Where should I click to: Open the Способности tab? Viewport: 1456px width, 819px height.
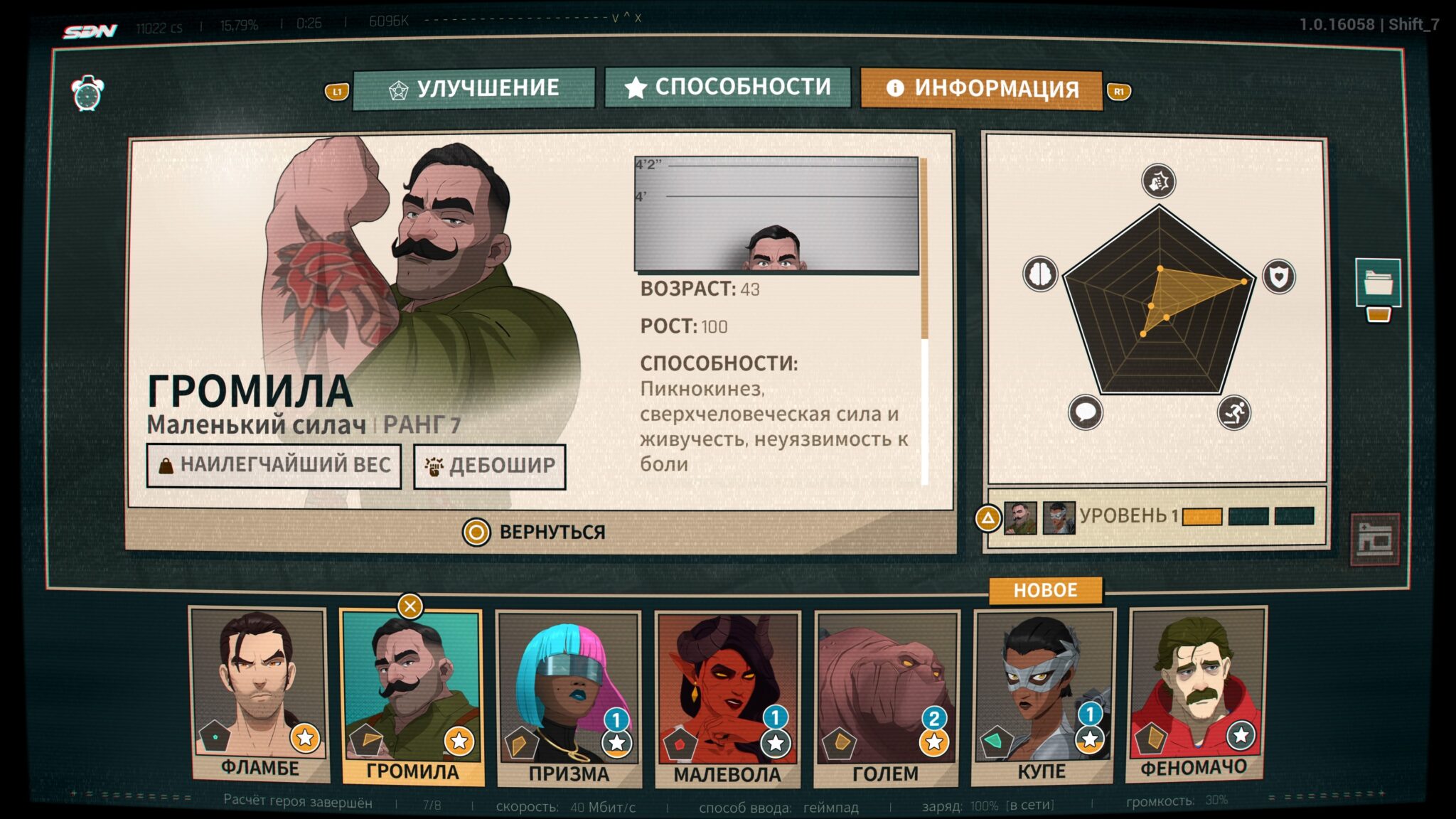(x=728, y=87)
